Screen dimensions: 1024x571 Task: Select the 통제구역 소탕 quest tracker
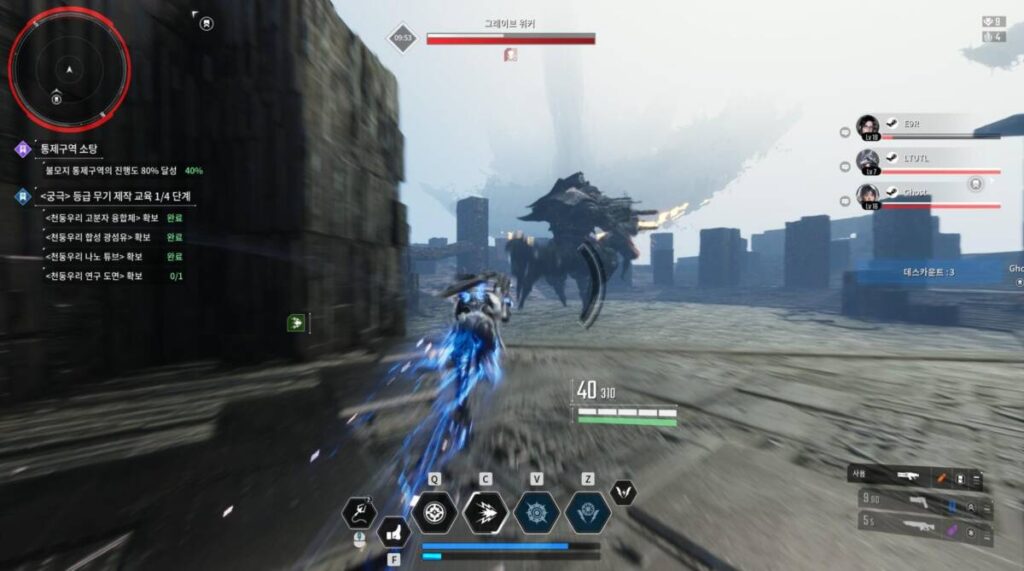tap(75, 149)
